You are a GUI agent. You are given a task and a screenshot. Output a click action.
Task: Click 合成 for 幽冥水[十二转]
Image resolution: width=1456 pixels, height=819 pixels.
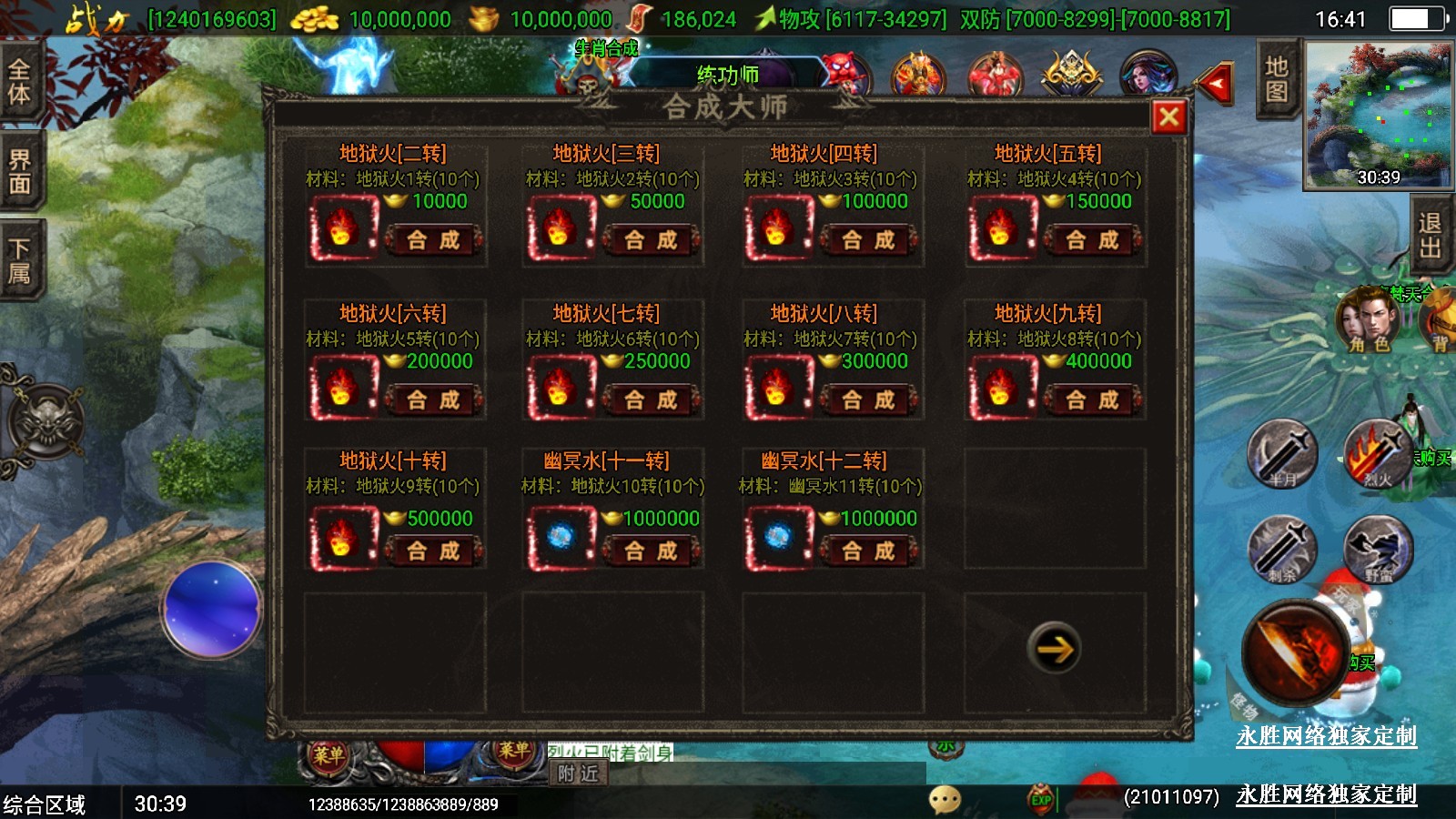click(868, 551)
